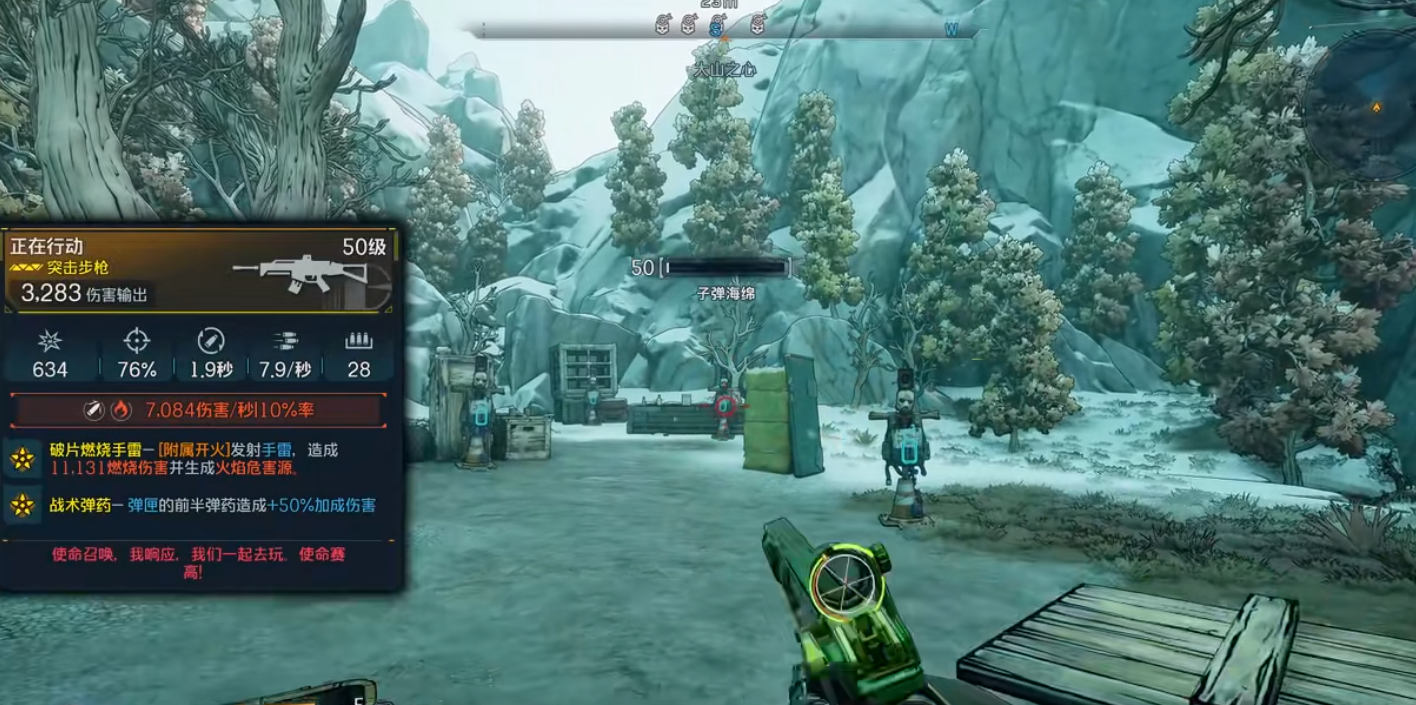Click the damage burst stat icon
Viewport: 1416px width, 705px height.
[x=49, y=340]
